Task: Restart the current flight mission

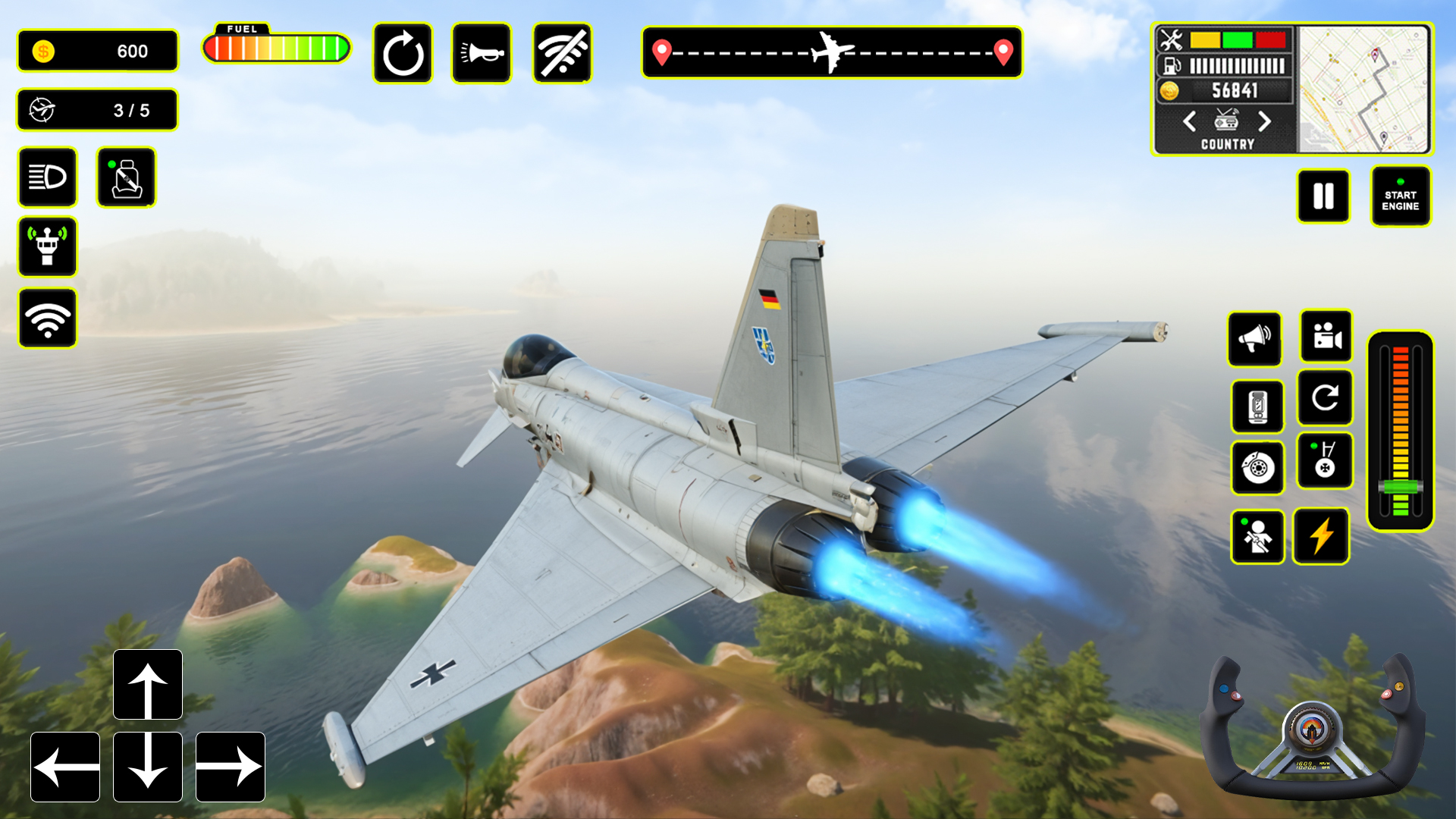Action: [402, 52]
